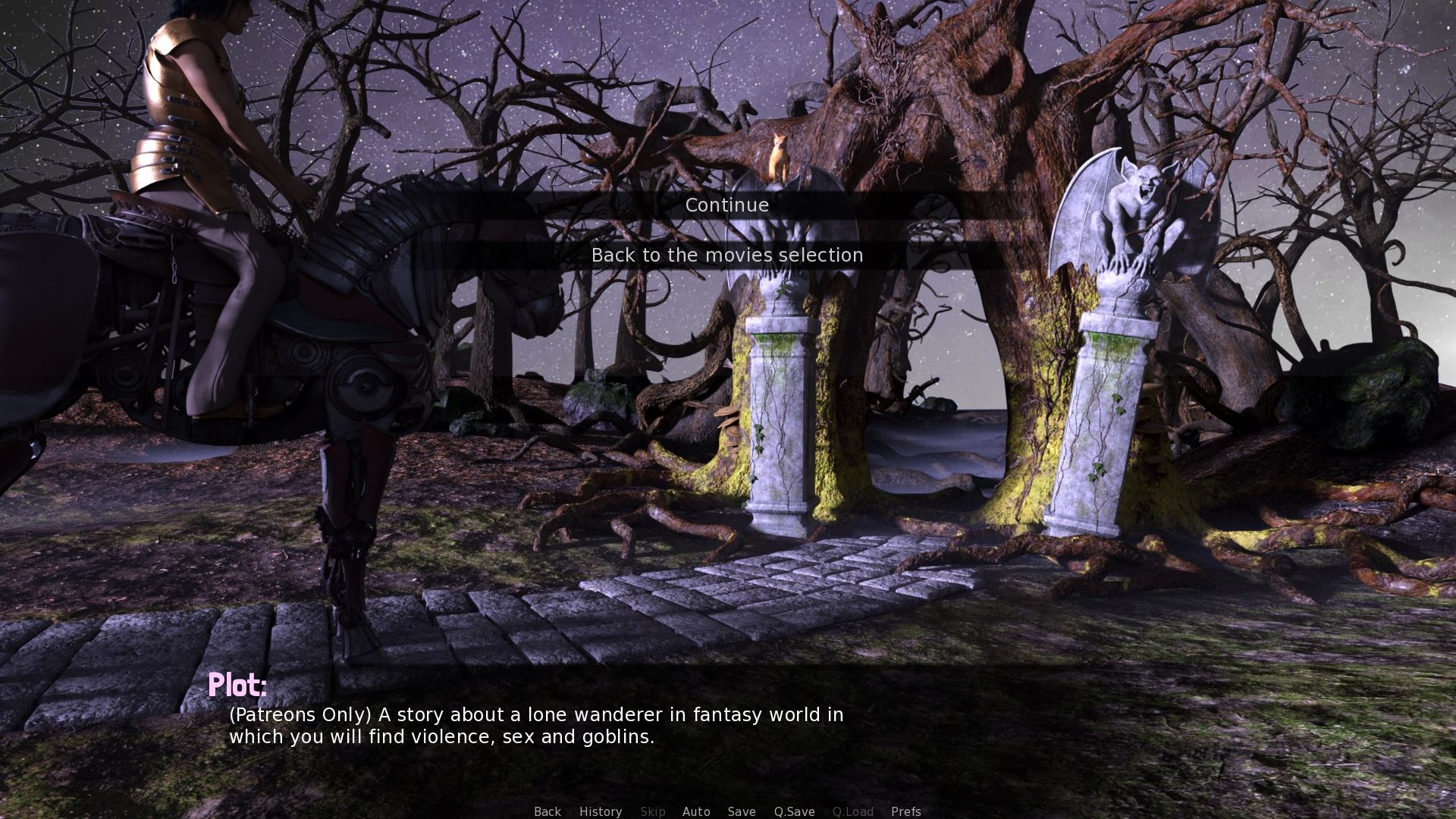Make a quick save with Q.Save
The width and height of the screenshot is (1456, 819).
click(x=794, y=811)
